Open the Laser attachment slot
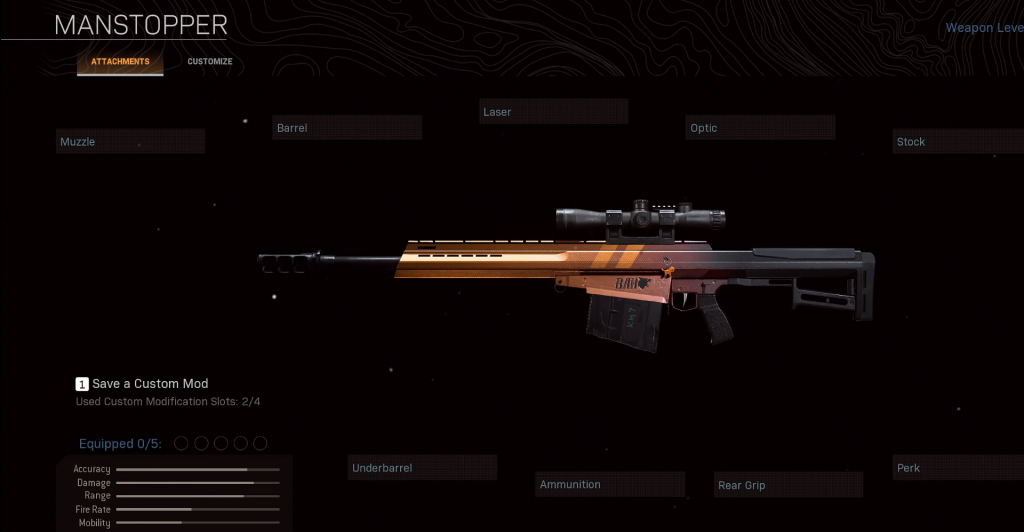Viewport: 1024px width, 532px height. tap(554, 112)
